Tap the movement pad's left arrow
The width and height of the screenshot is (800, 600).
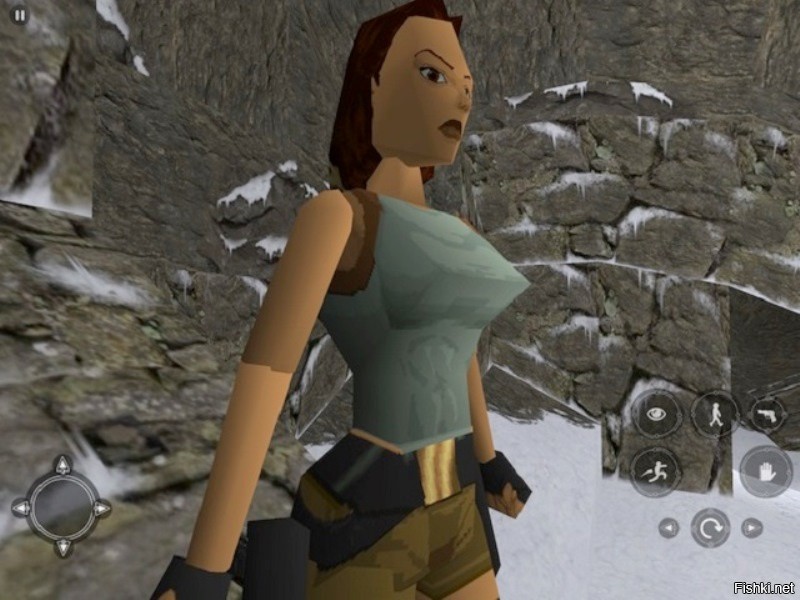[x=20, y=508]
